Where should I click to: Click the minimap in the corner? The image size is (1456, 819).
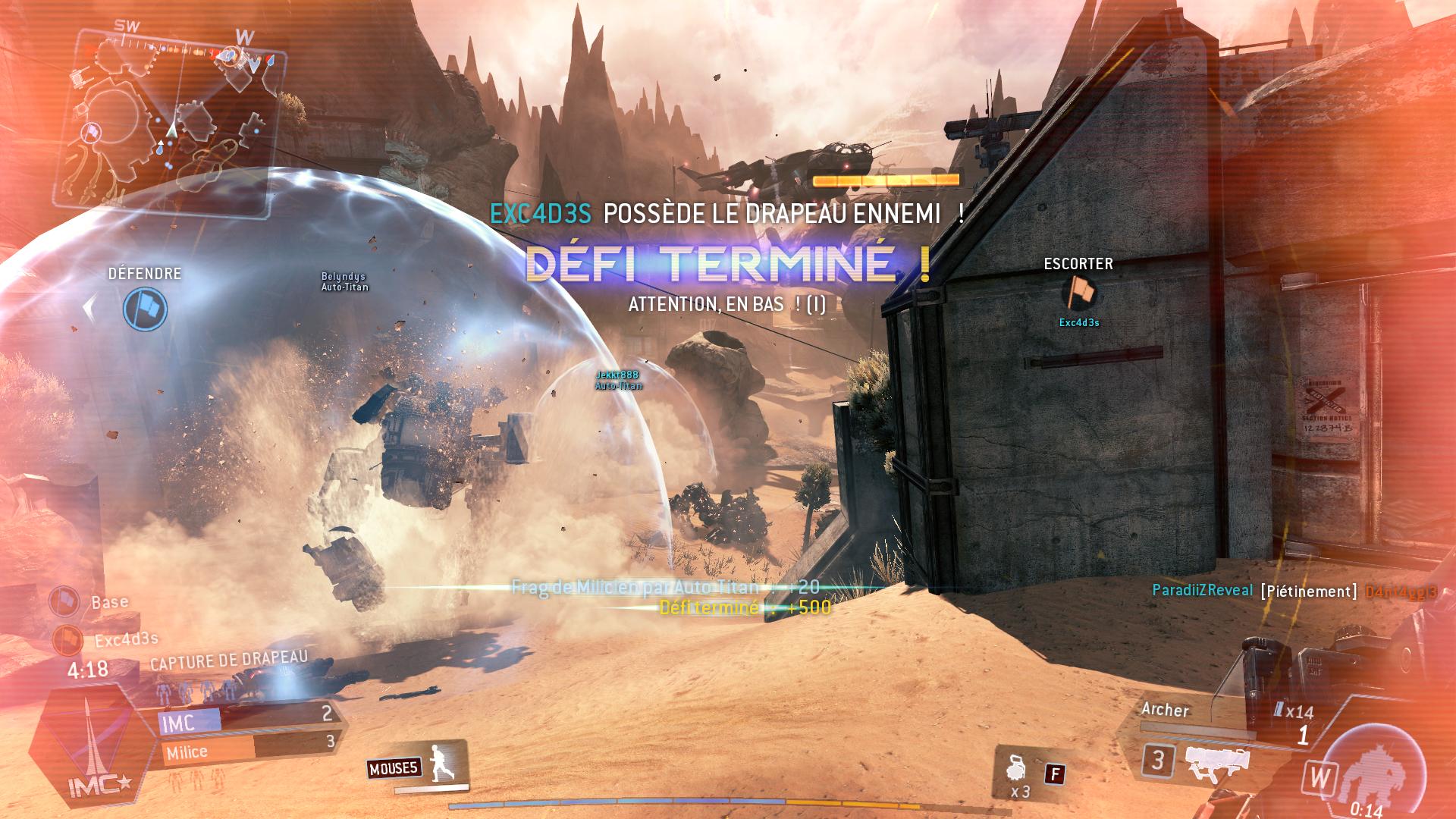171,121
